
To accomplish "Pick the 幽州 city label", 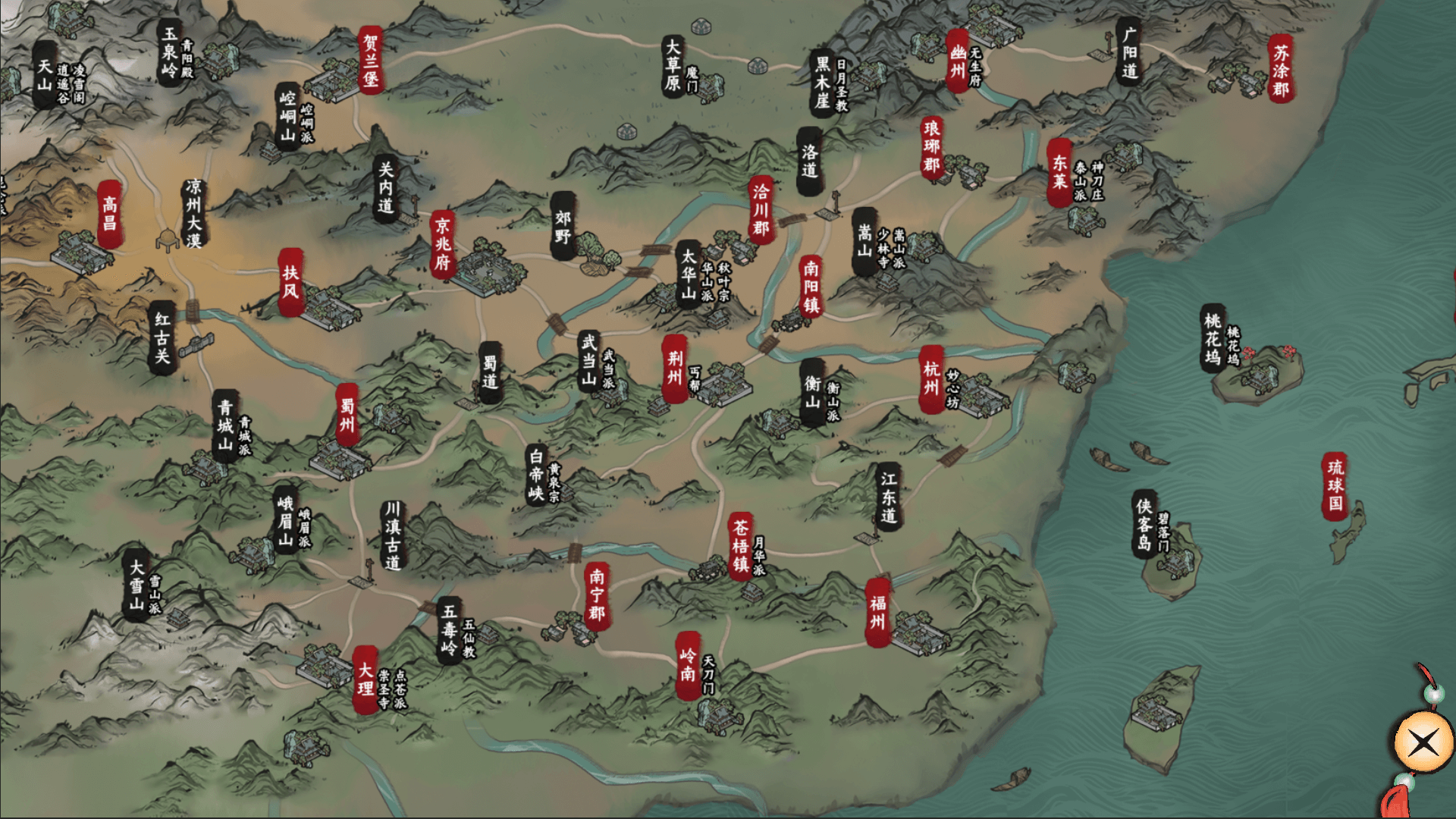I will tap(958, 61).
